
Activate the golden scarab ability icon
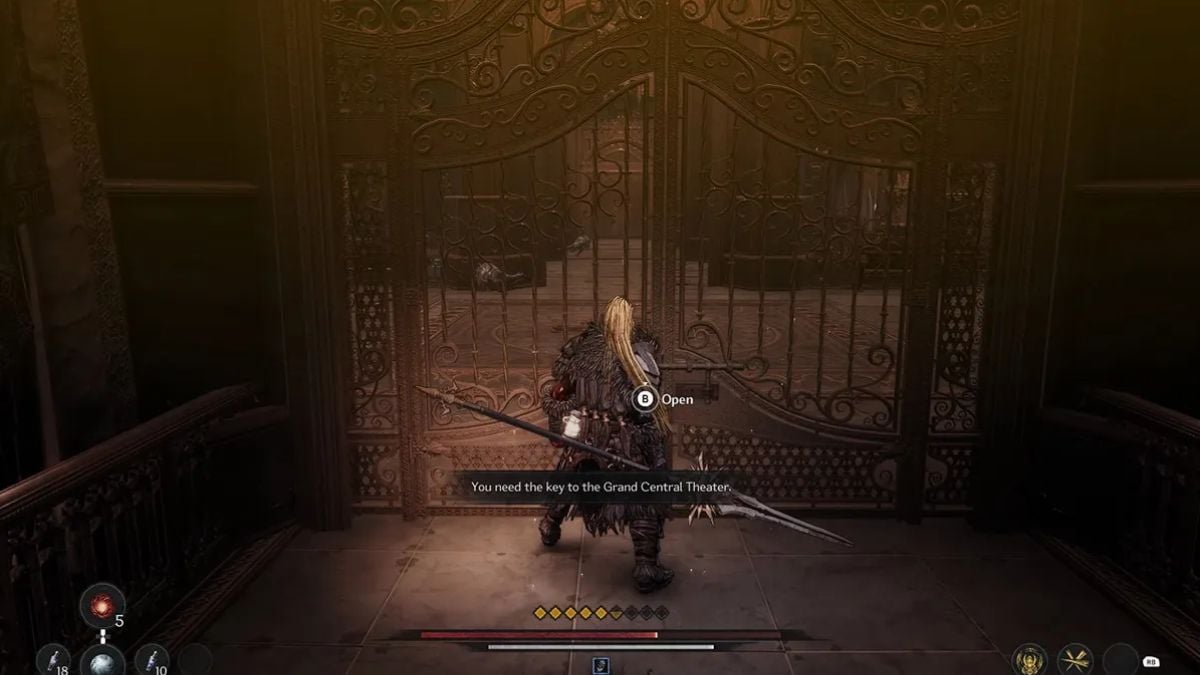click(x=1028, y=660)
